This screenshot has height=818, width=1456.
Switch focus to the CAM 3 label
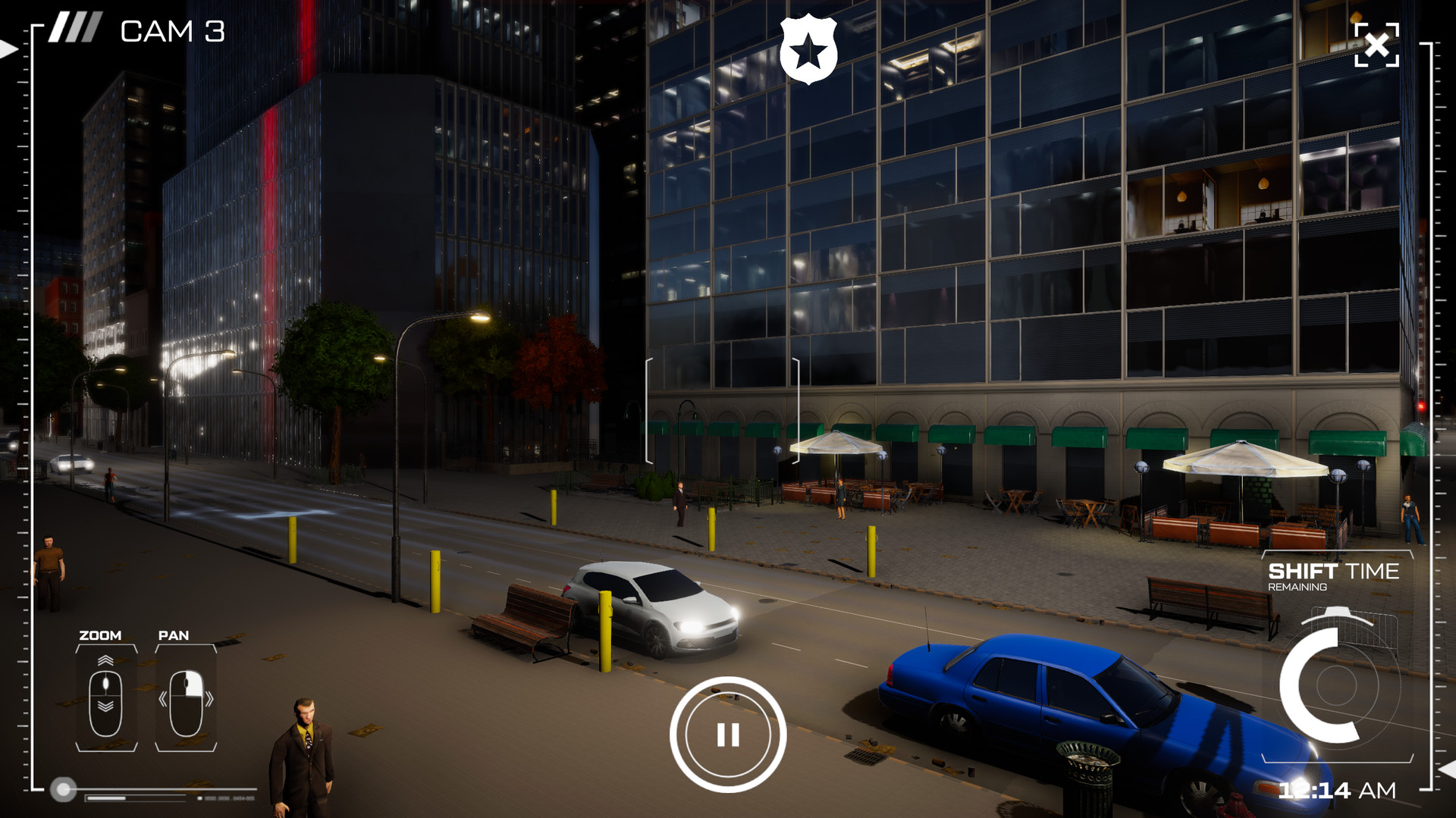point(173,32)
